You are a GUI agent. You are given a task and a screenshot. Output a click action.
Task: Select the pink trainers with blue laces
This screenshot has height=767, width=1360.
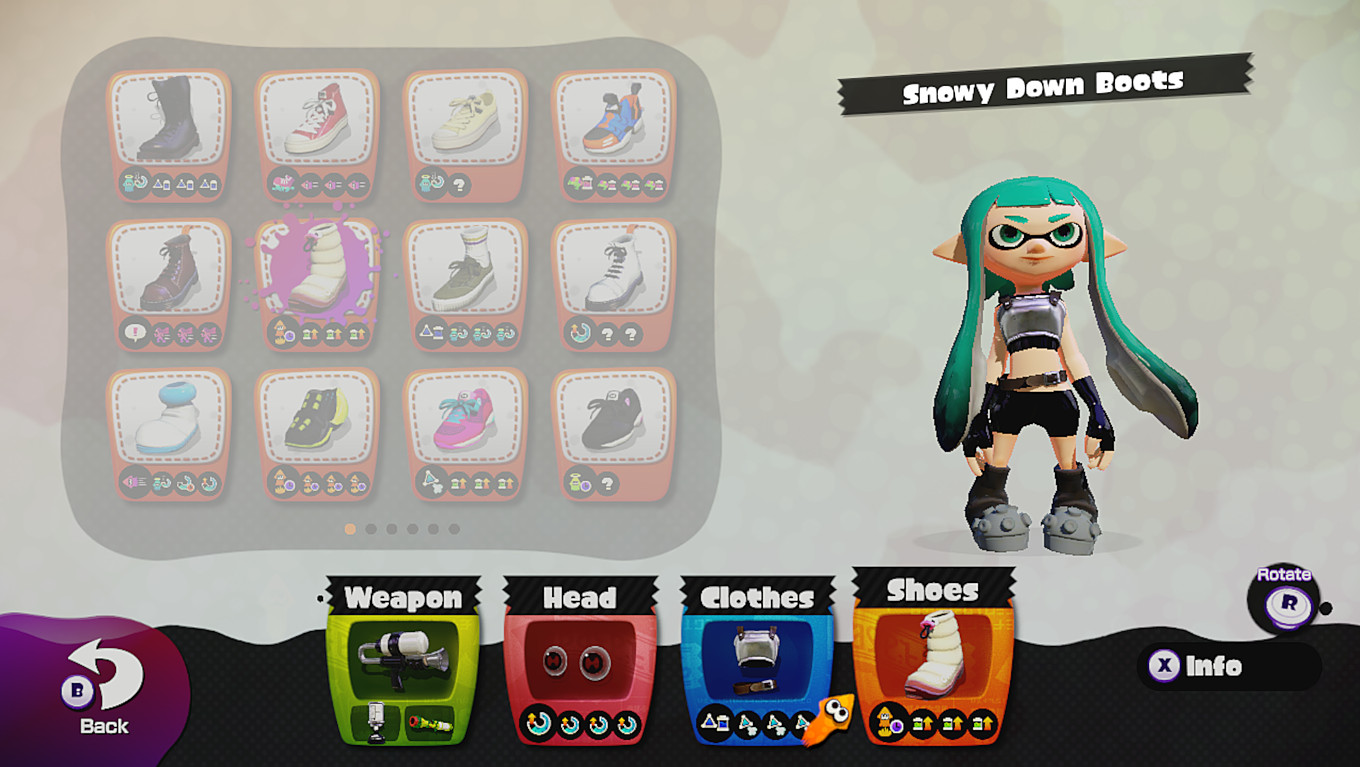466,420
